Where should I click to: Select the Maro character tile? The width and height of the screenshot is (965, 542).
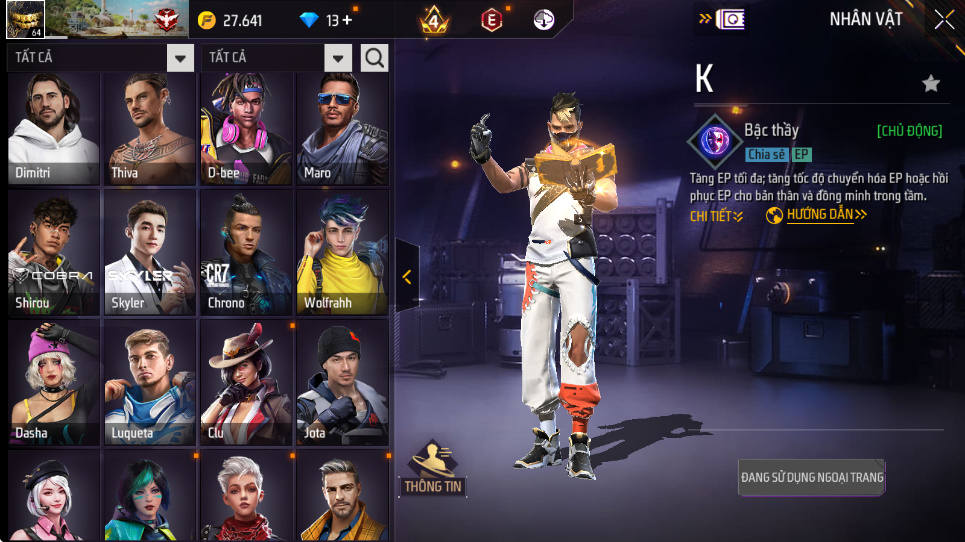point(342,129)
